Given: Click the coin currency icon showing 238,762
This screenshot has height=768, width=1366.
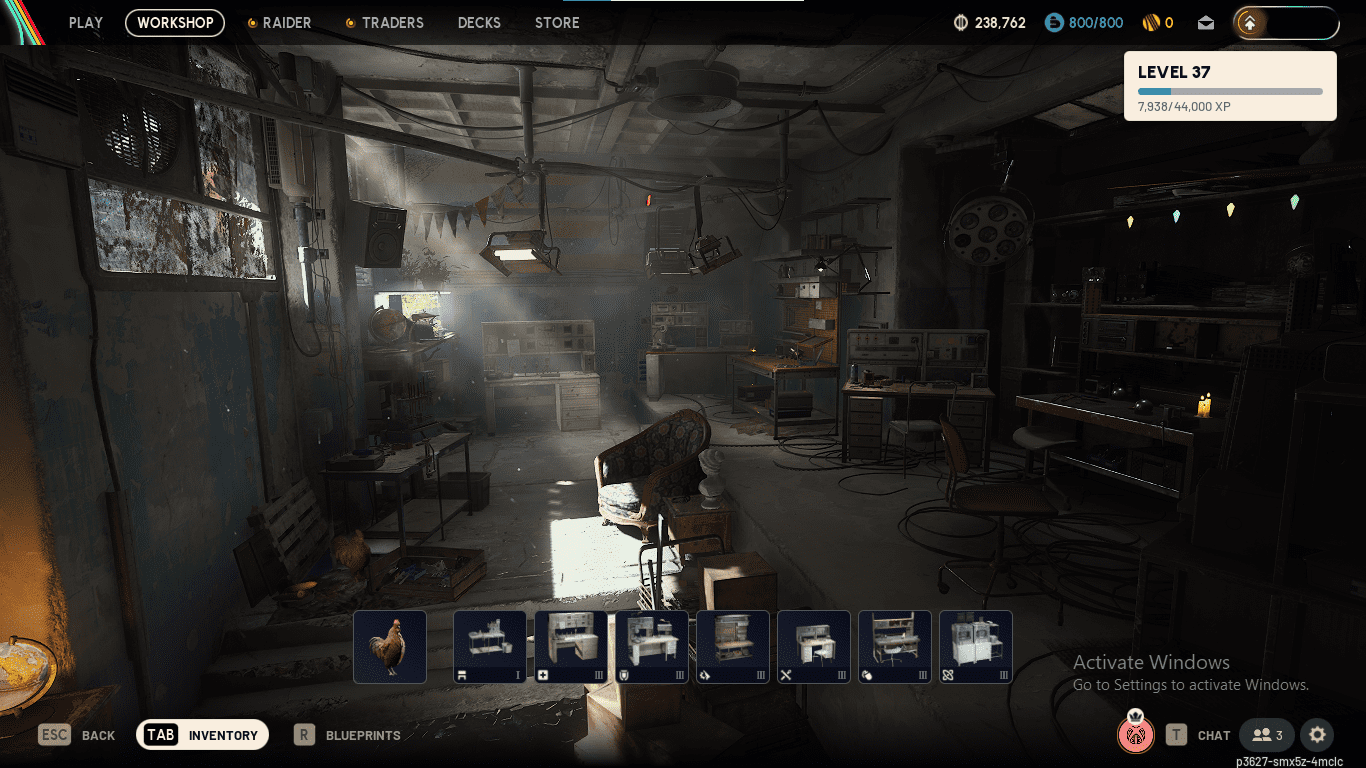Looking at the screenshot, I should coord(961,22).
